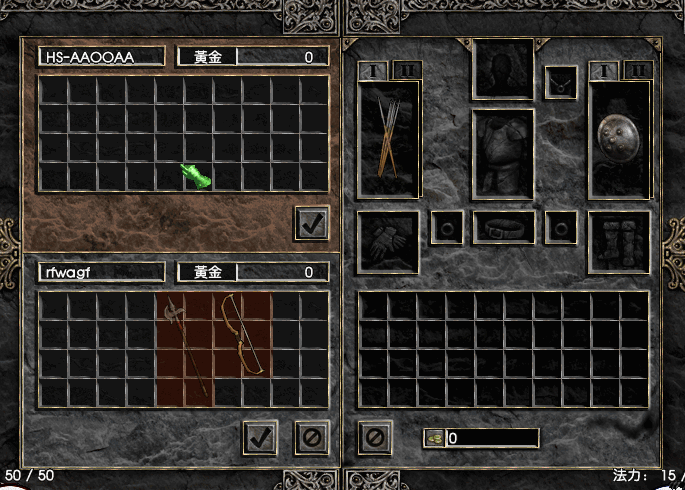Select the equipped javelins weapon slot
The height and width of the screenshot is (490, 685).
[389, 138]
